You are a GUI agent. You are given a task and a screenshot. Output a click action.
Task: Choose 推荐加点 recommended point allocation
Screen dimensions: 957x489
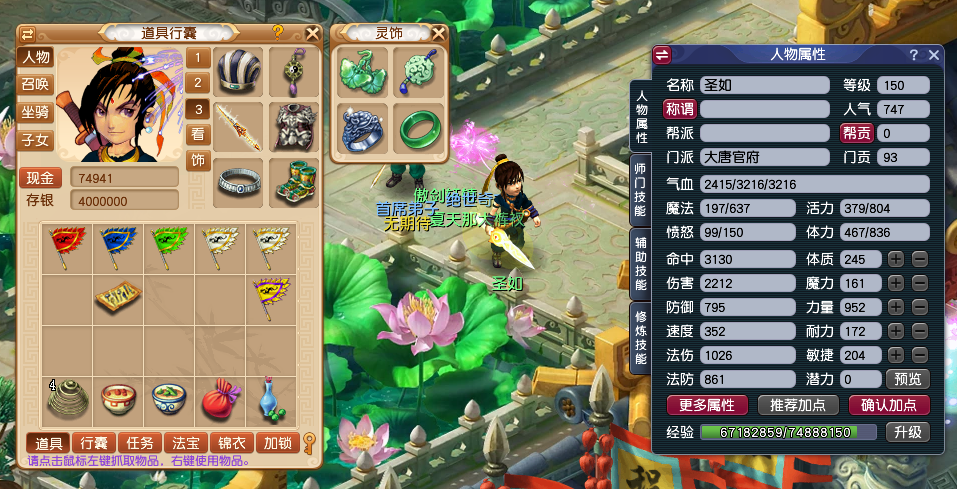(797, 405)
